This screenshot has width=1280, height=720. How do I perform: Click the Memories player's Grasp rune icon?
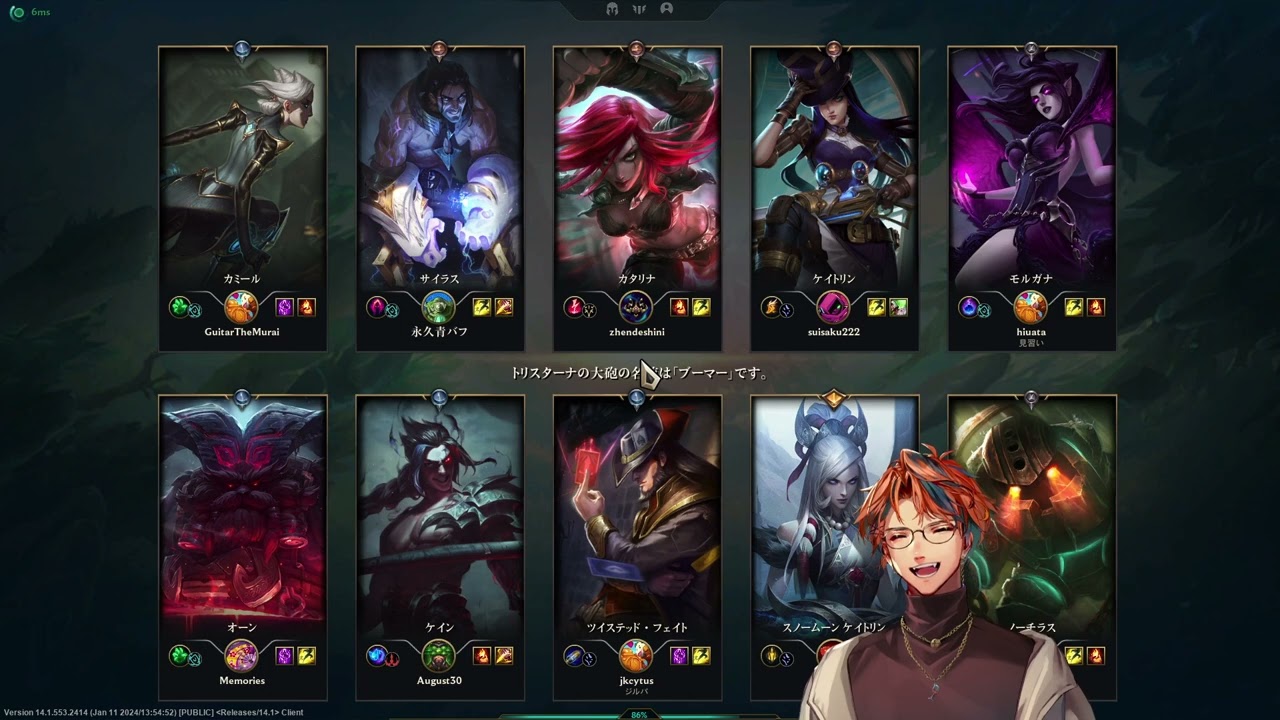point(180,656)
